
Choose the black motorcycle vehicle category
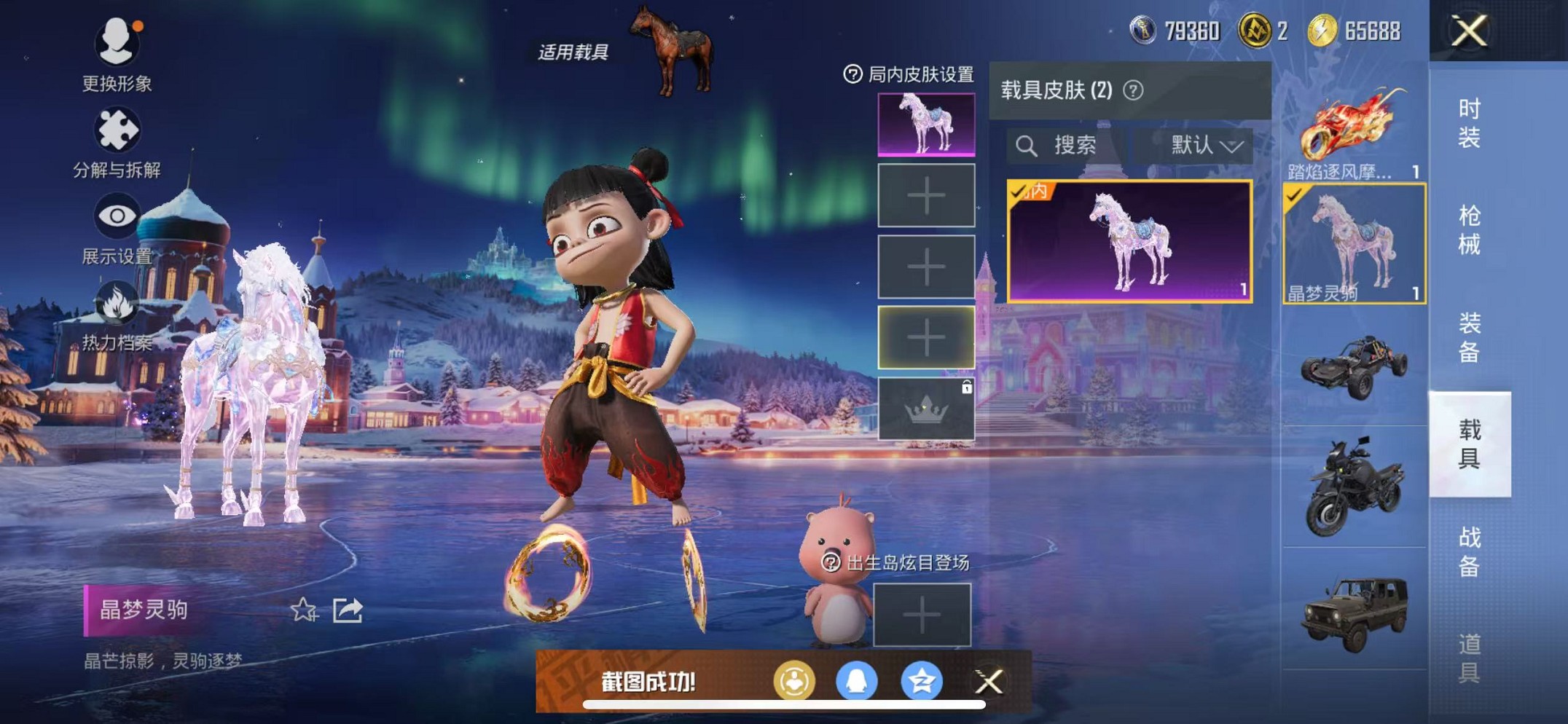pos(1354,487)
